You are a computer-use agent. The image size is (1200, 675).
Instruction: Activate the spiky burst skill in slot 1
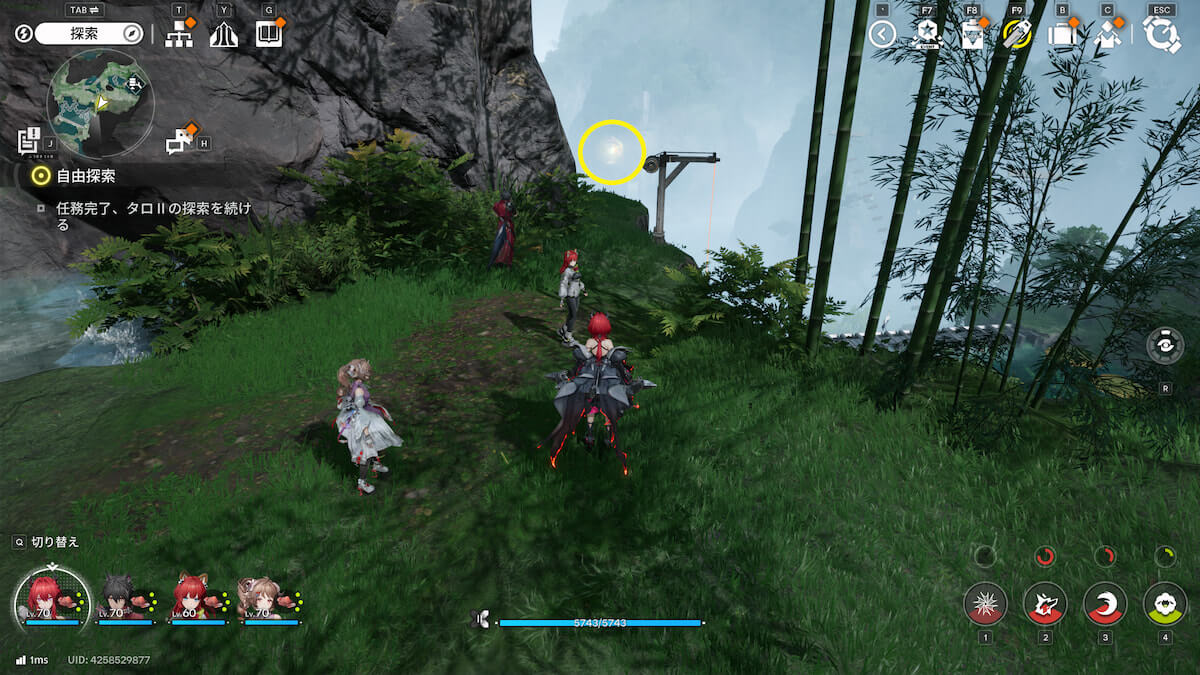click(x=985, y=604)
